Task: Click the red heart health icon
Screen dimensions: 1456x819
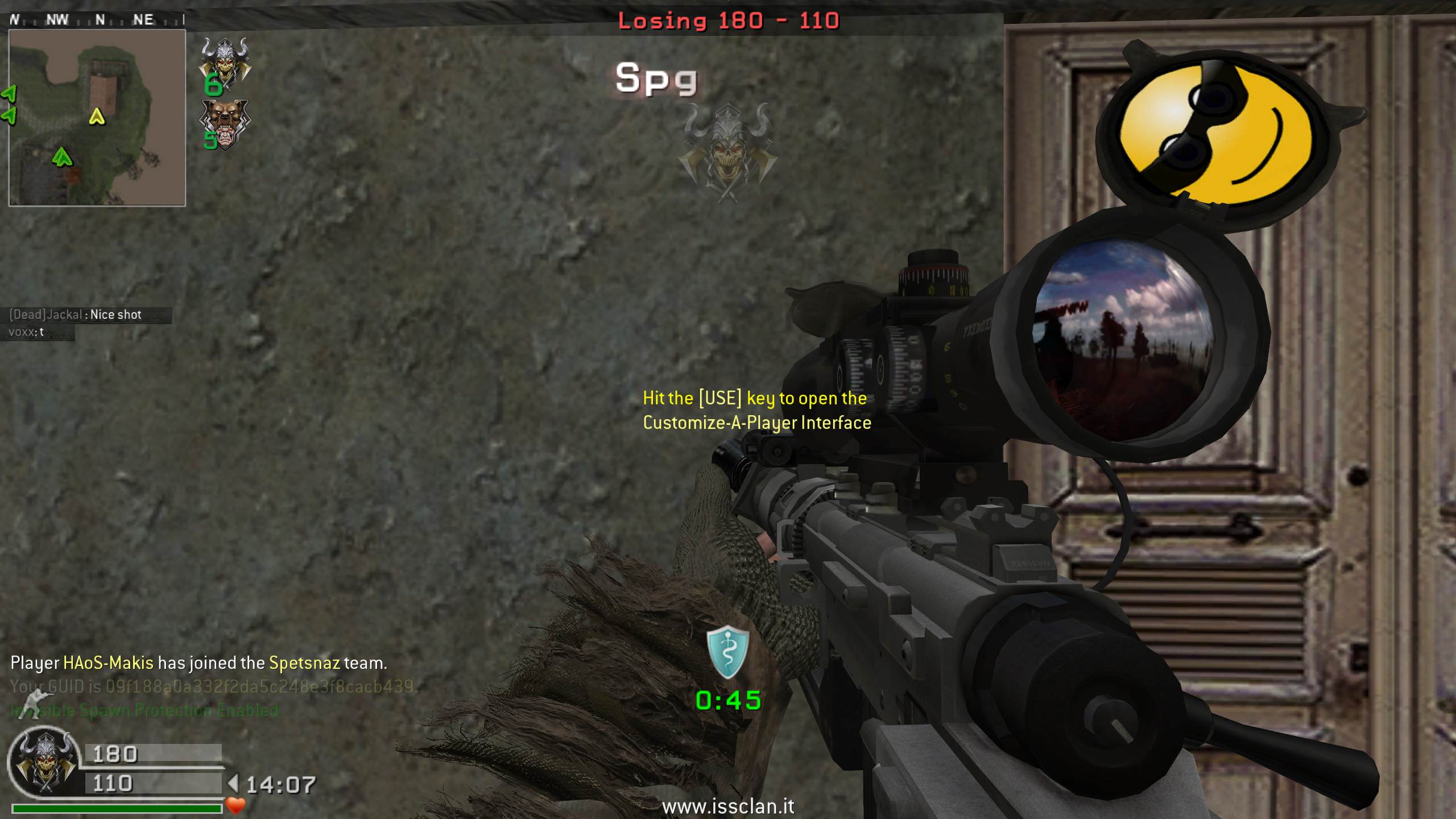Action: [x=235, y=805]
